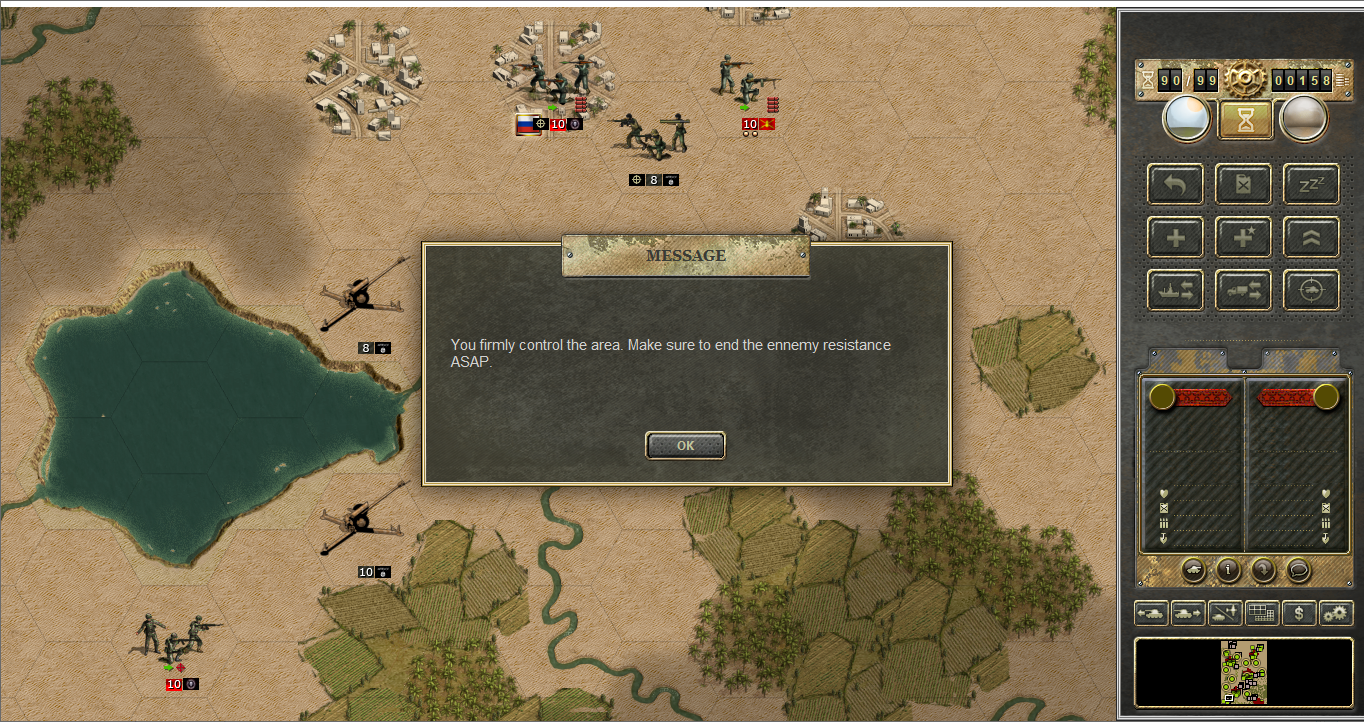Undo the last move
1364x722 pixels.
coord(1175,185)
